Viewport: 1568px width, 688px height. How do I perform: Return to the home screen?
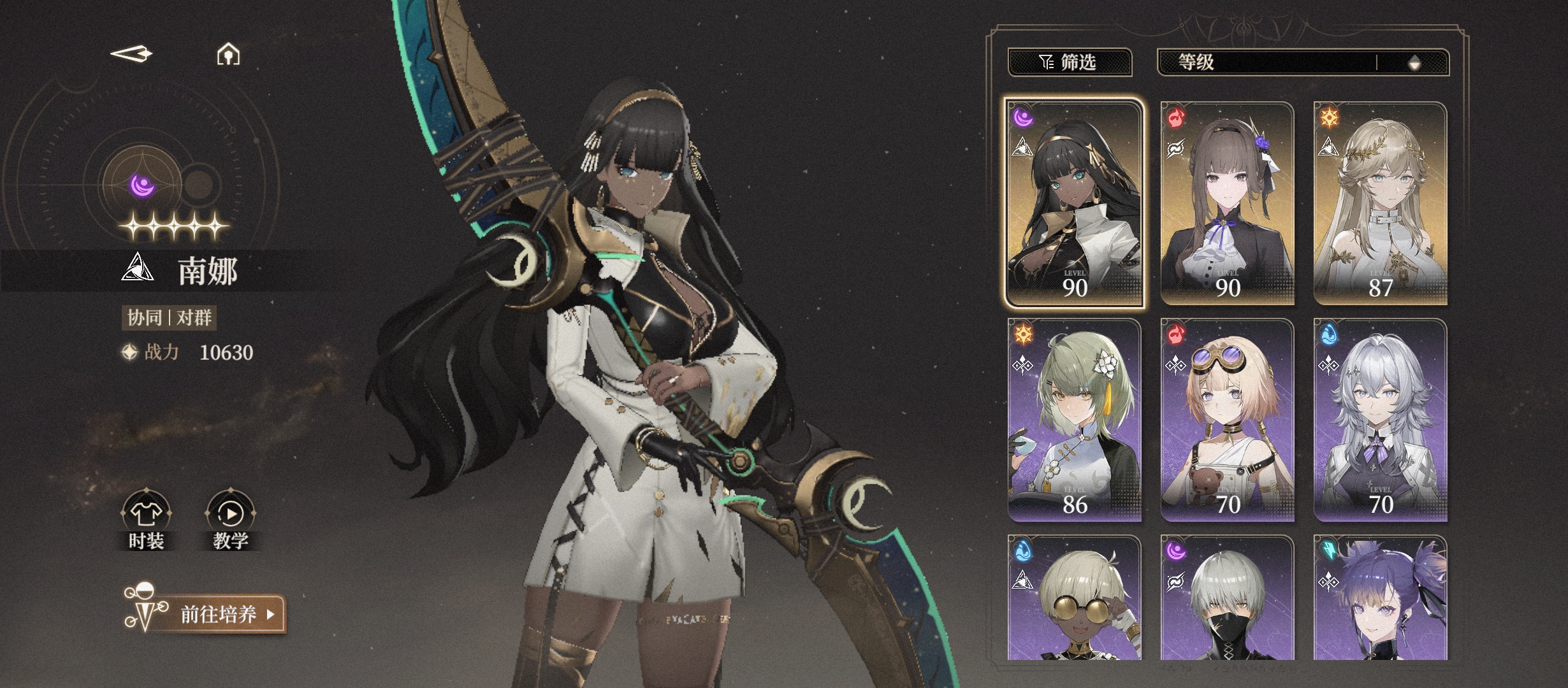[x=228, y=55]
